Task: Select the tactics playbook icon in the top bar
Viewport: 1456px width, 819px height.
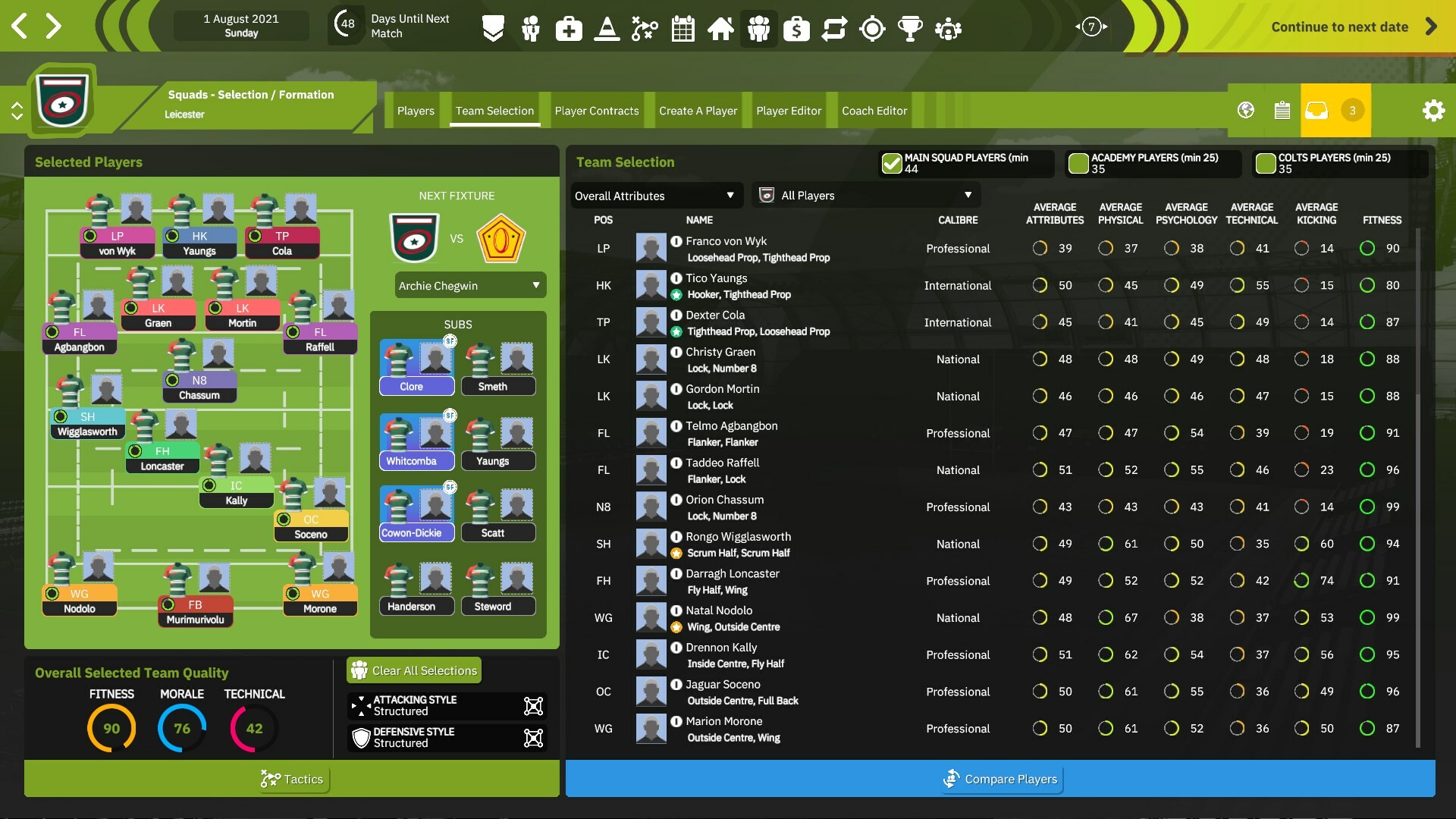Action: tap(645, 28)
